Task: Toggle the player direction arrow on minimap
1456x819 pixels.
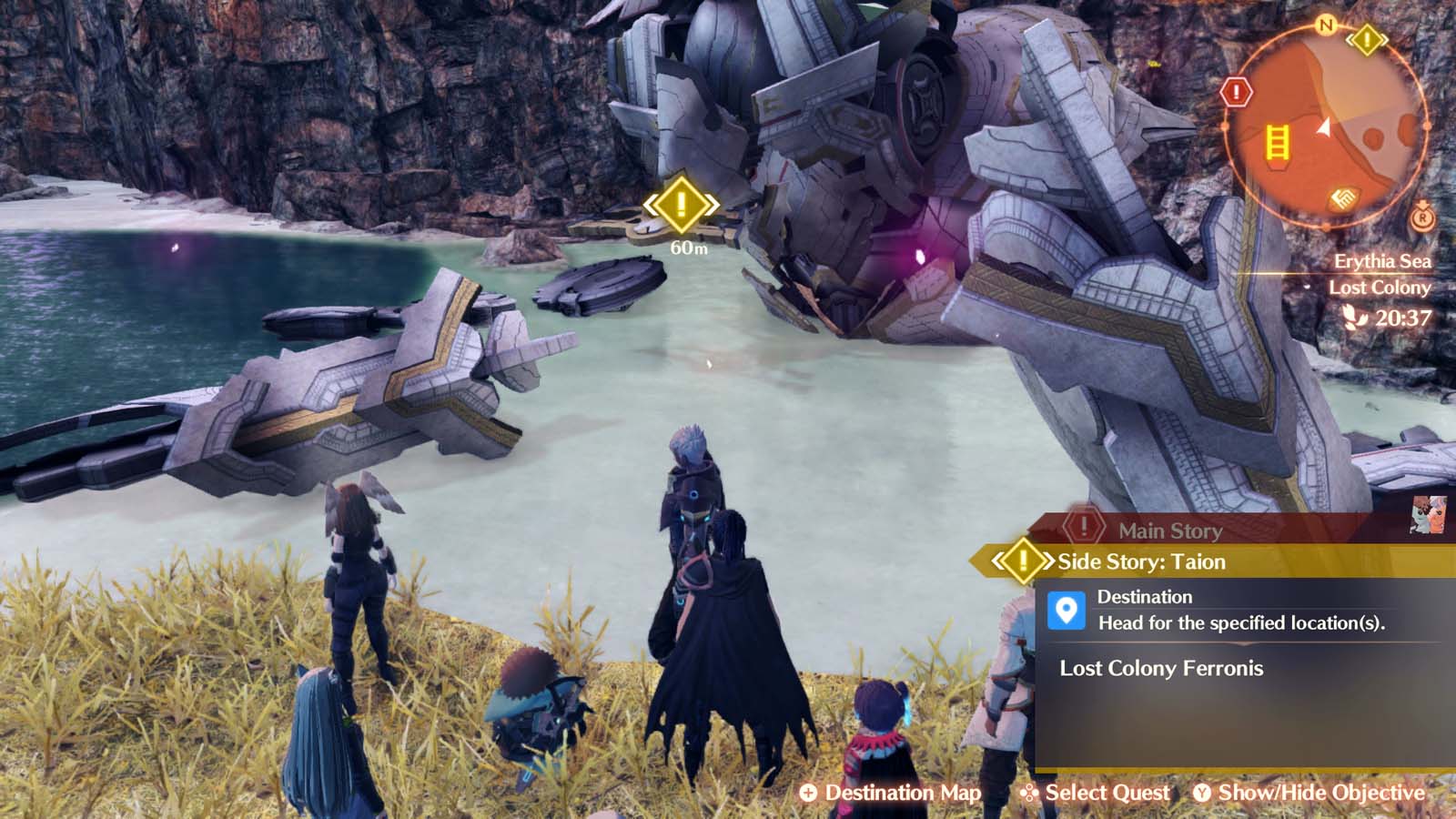Action: pos(1324,129)
